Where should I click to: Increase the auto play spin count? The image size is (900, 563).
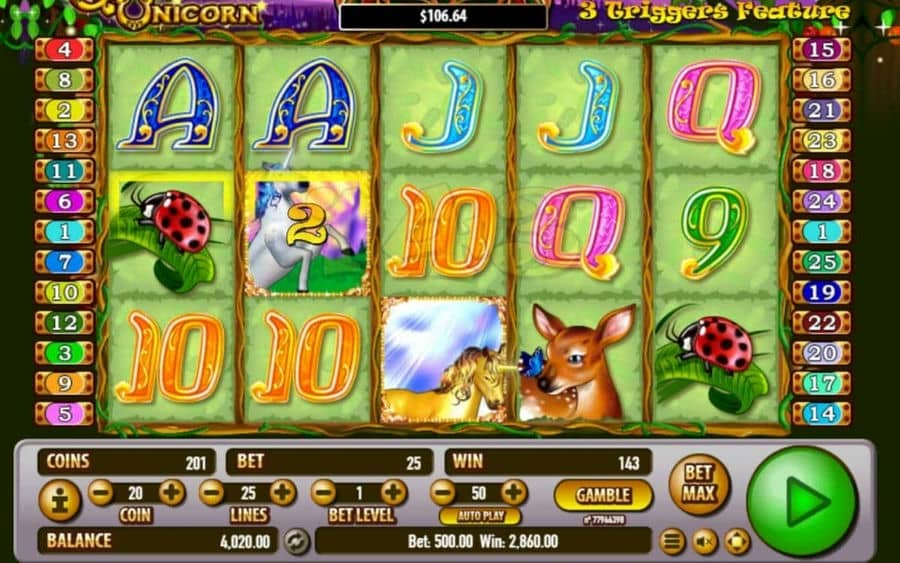[513, 492]
